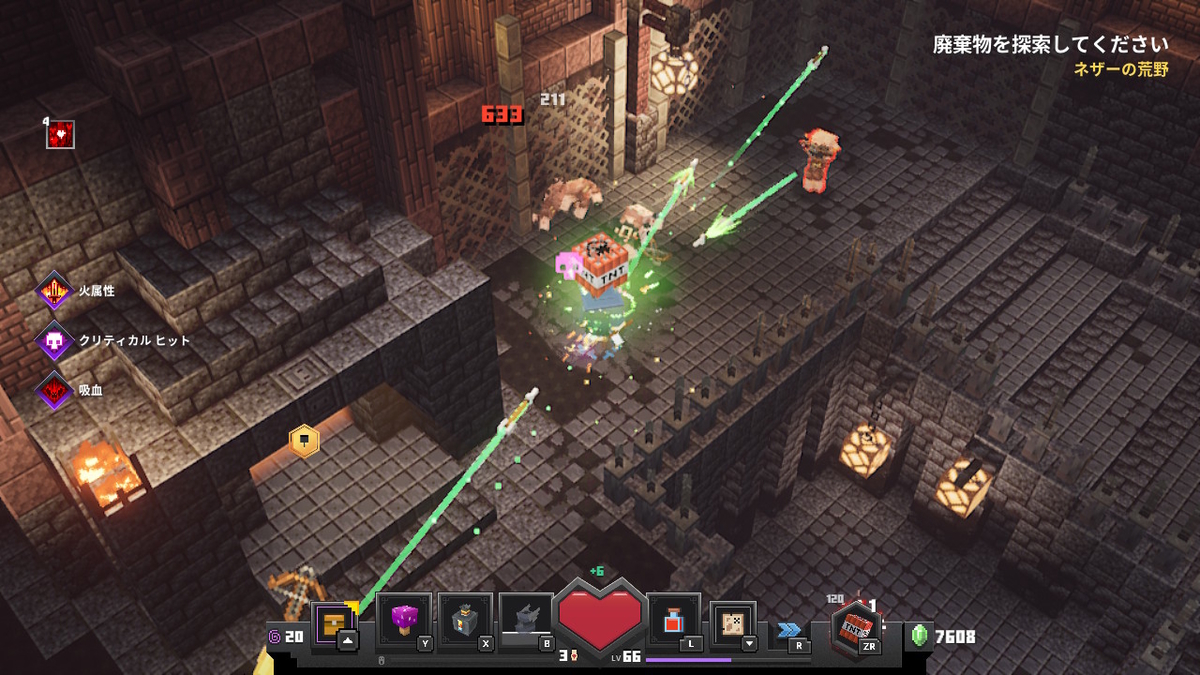This screenshot has height=675, width=1200.
Task: Open the map scroll icon
Action: click(732, 623)
